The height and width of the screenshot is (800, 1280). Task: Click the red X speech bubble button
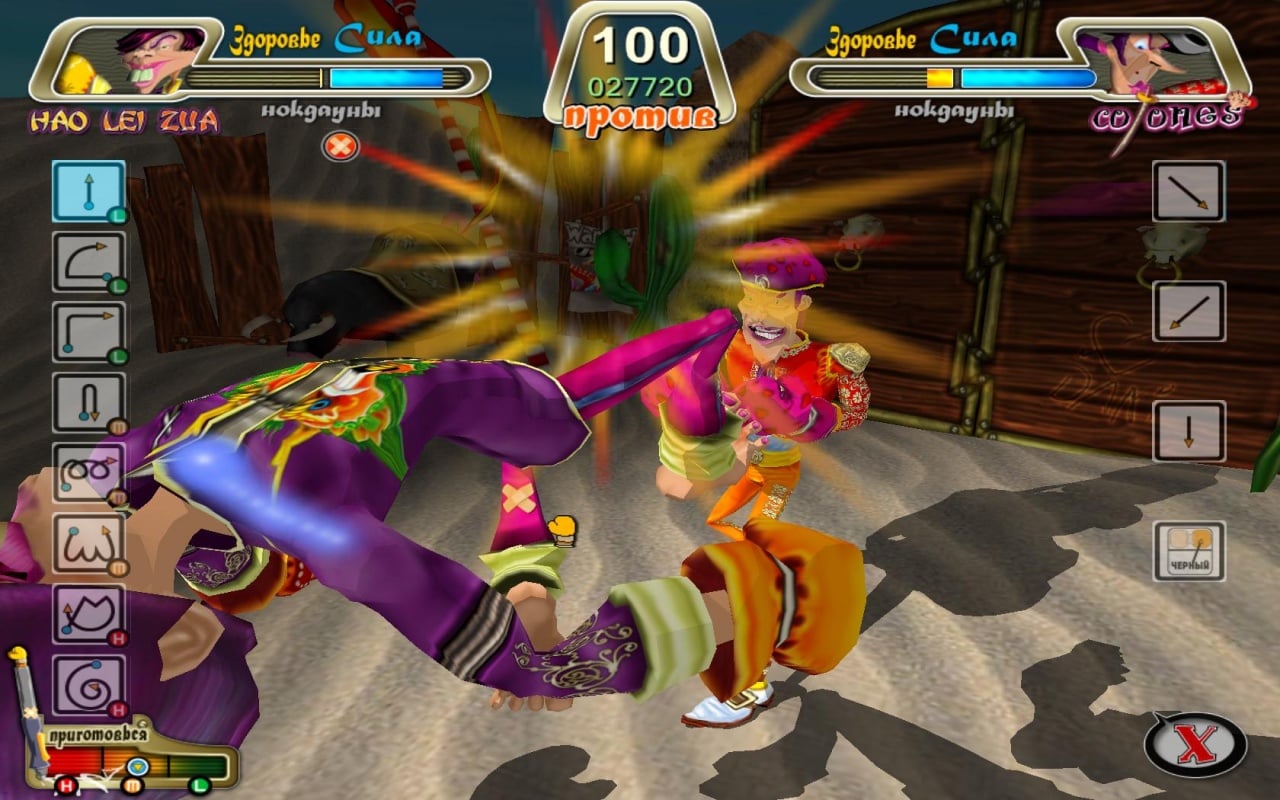[1195, 745]
